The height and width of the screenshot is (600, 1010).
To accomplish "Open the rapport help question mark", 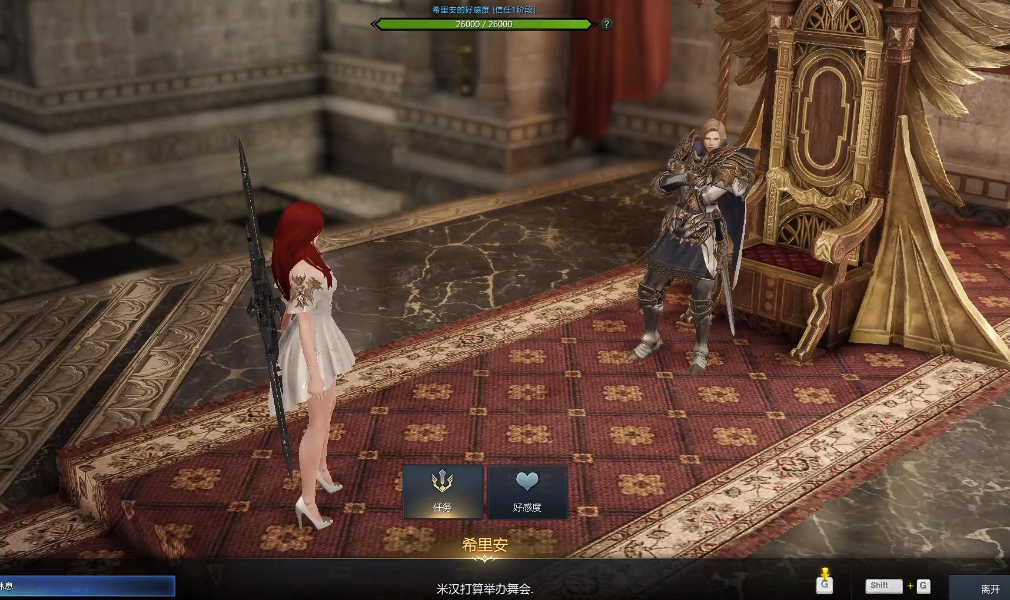I will (606, 24).
